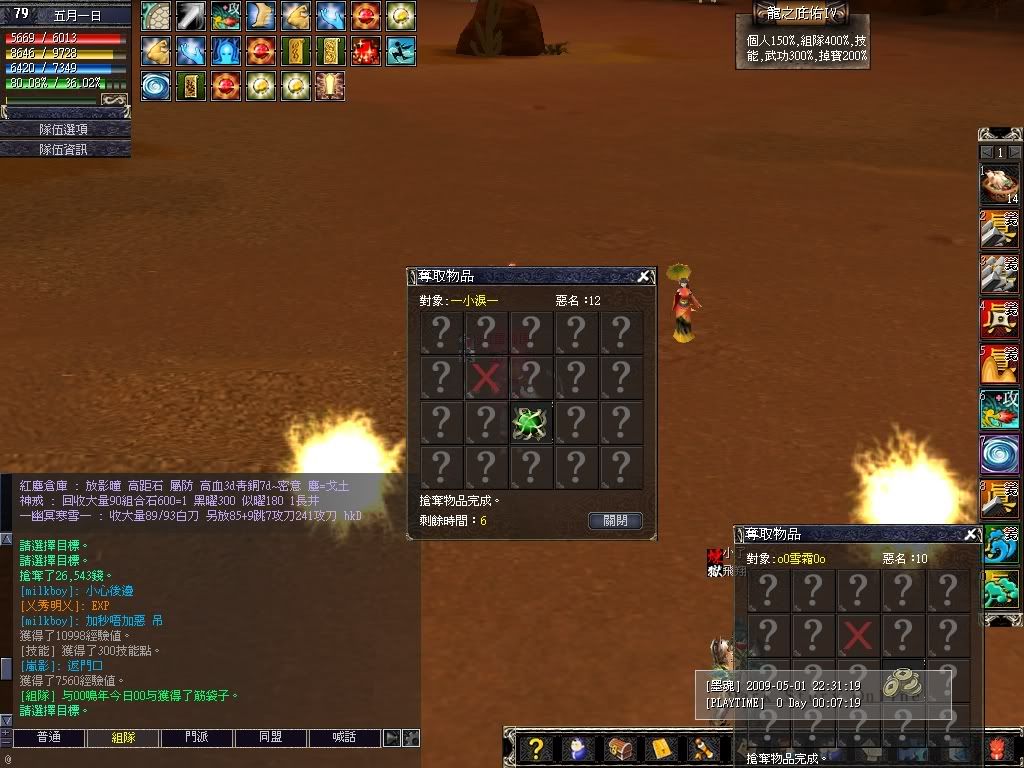
Task: Choose the 同盟 chat tab
Action: click(x=271, y=738)
